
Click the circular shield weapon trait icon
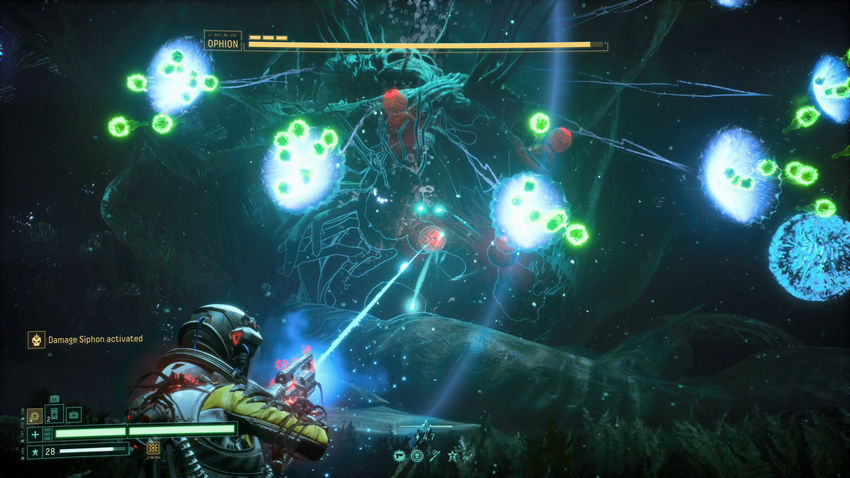click(417, 456)
